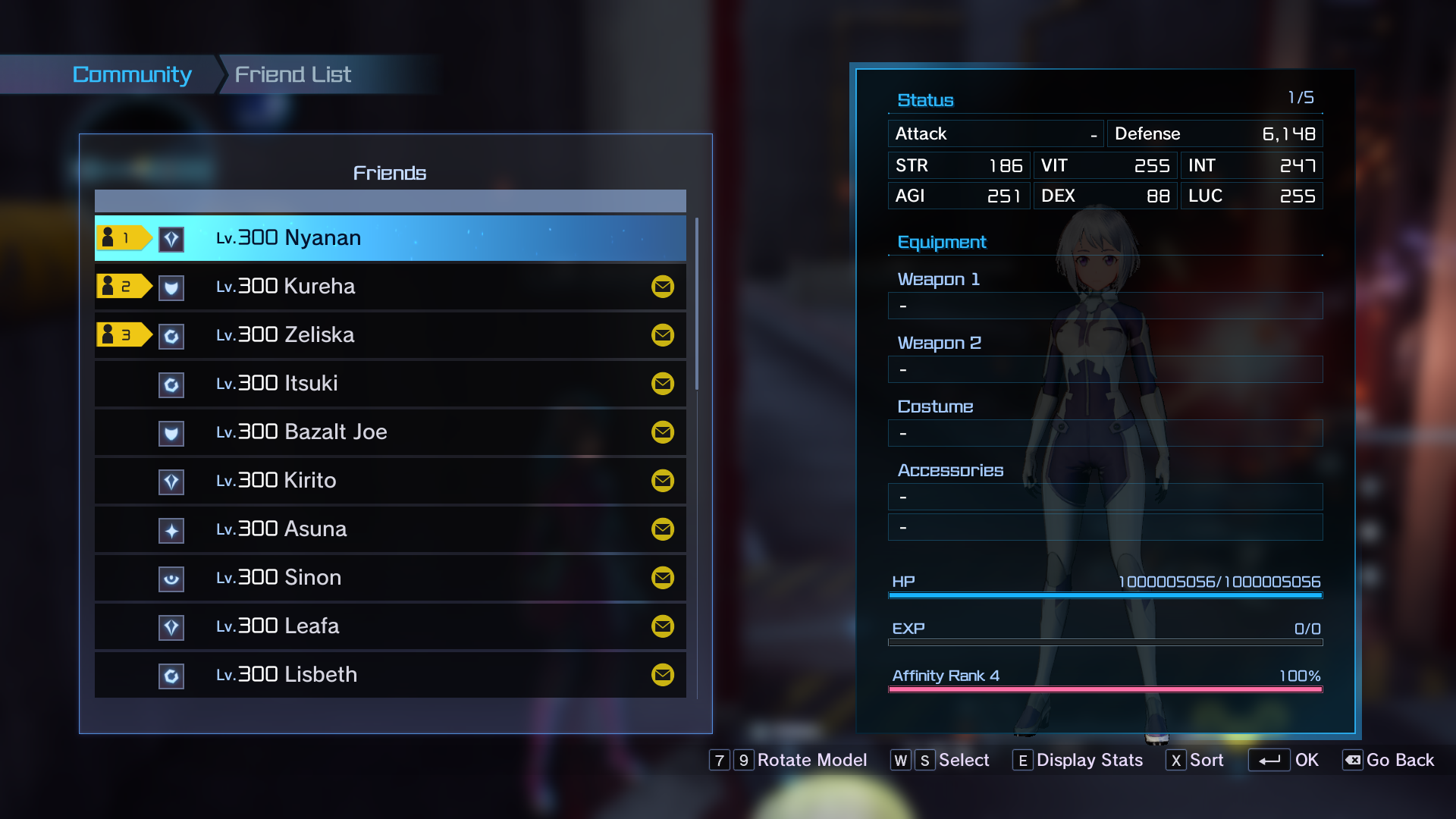Select Nyanan in the friends list

pos(390,238)
